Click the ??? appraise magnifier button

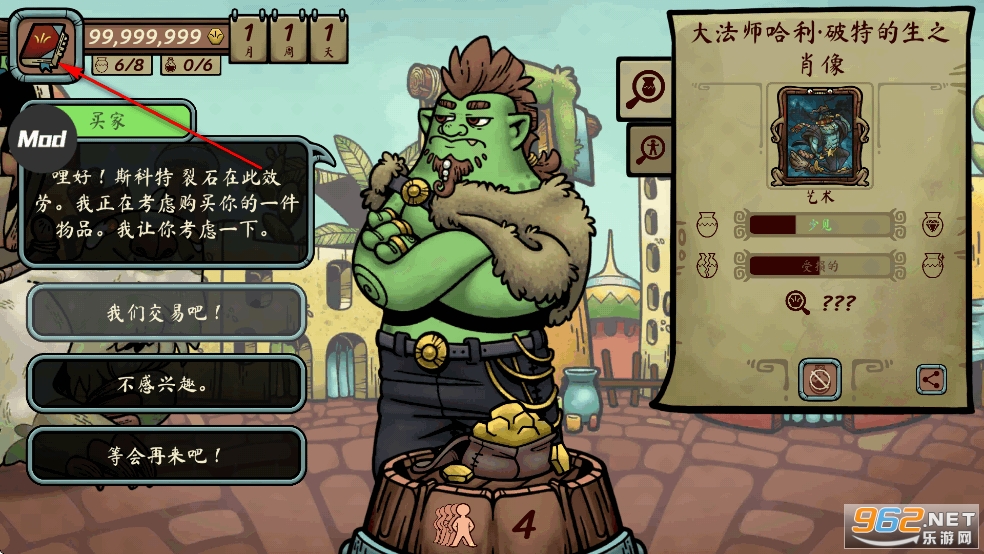[798, 304]
